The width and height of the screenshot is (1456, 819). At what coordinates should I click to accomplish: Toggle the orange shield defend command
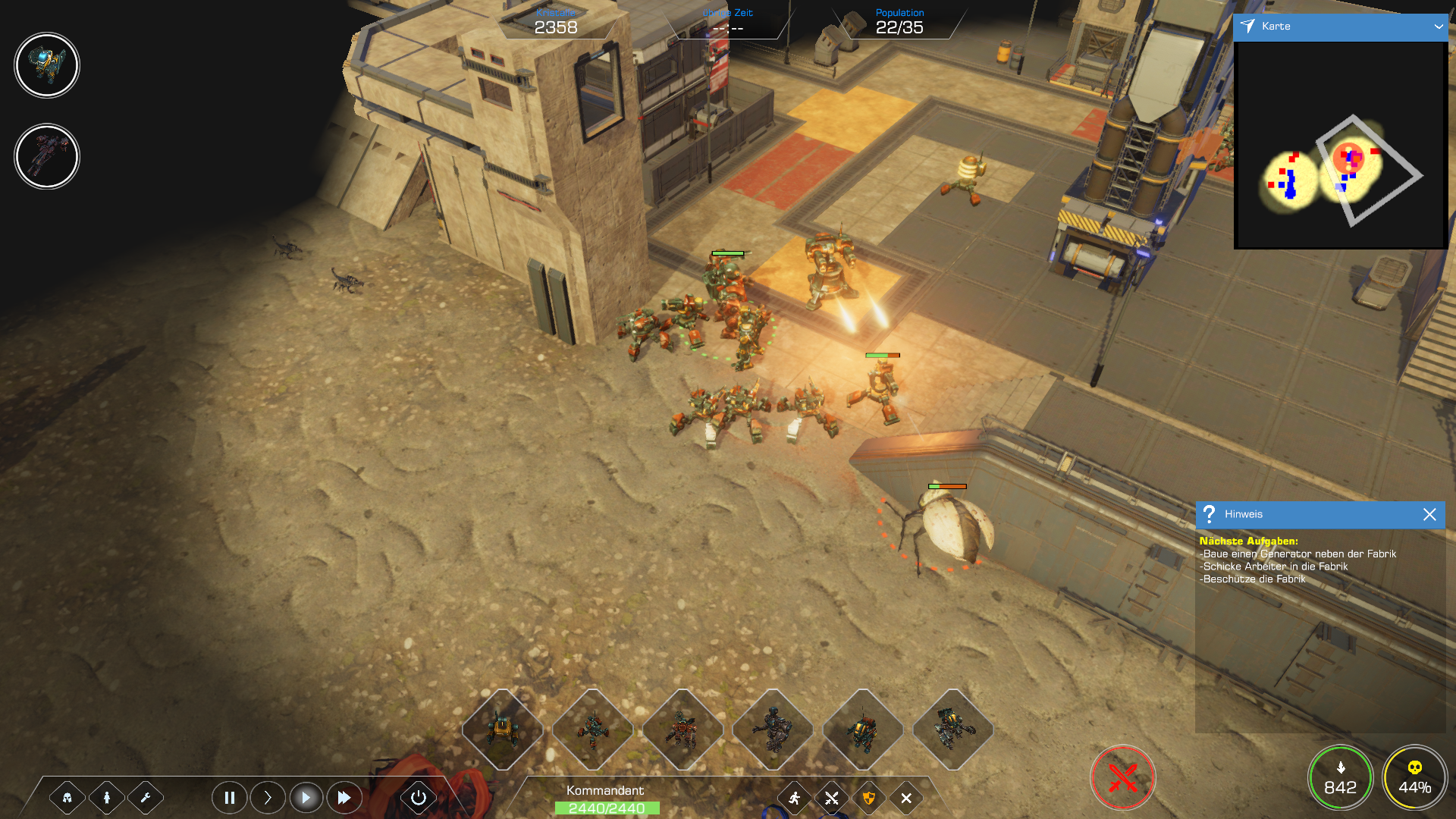pyautogui.click(x=869, y=798)
